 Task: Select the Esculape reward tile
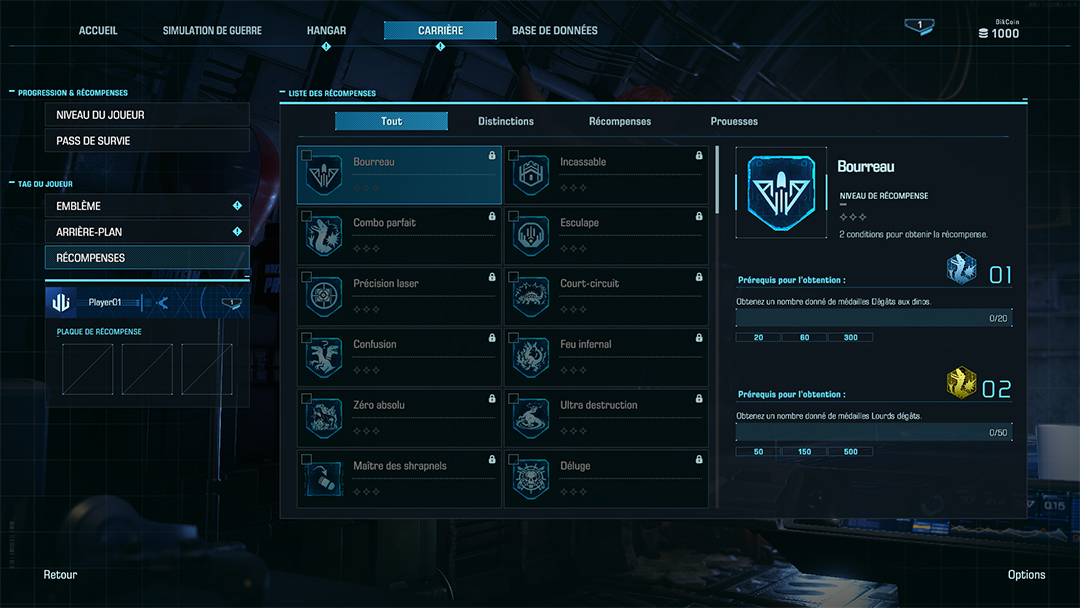pyautogui.click(x=606, y=236)
